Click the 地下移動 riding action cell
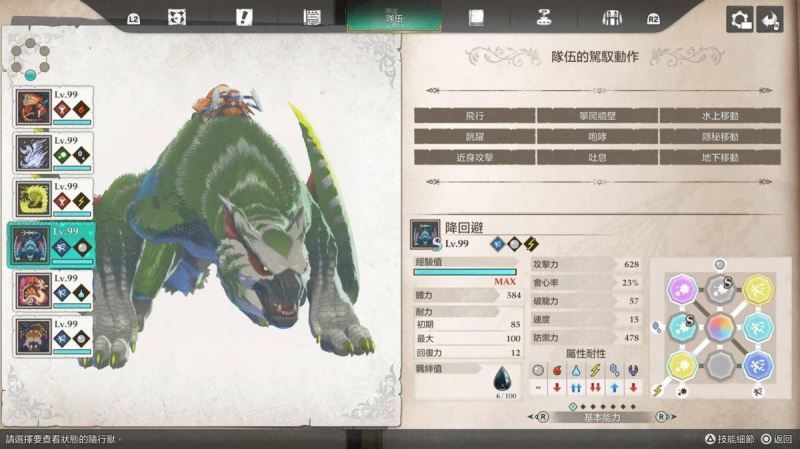Viewport: 800px width, 449px height. tap(719, 158)
